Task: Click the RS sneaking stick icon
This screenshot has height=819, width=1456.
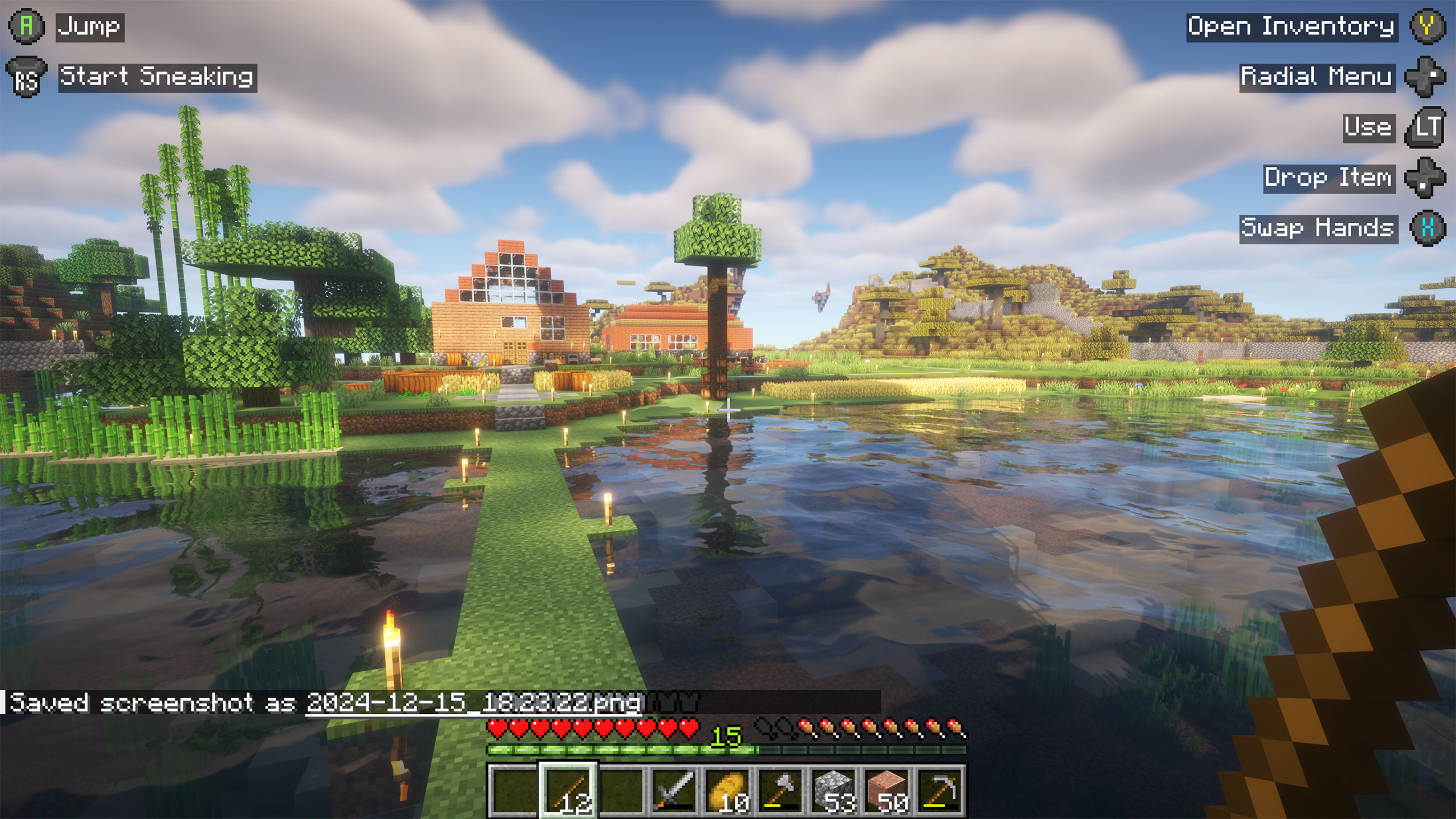Action: (x=26, y=76)
